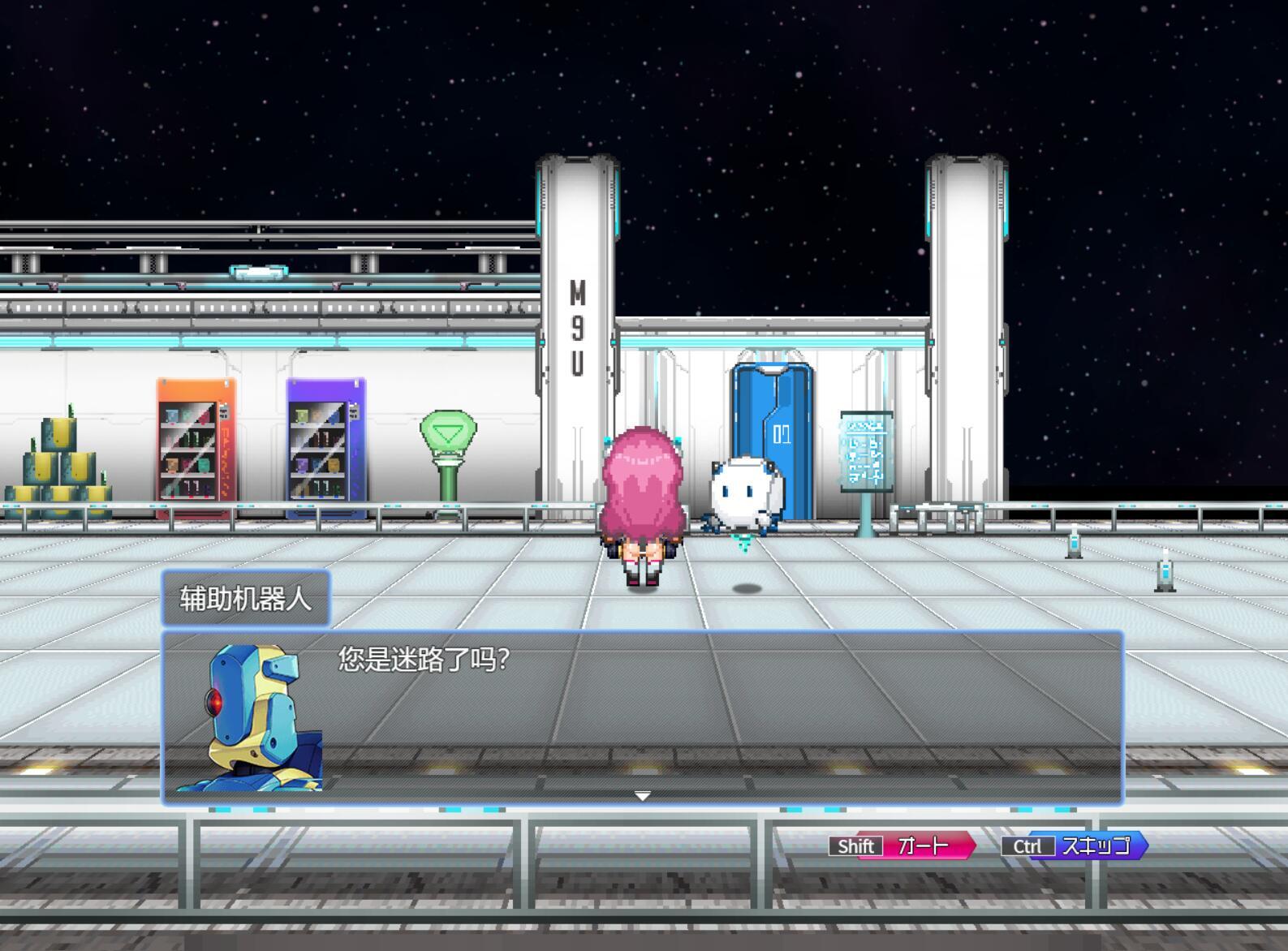Activate the スキップ skip button
Screen dimensions: 1288x951
(x=1075, y=846)
